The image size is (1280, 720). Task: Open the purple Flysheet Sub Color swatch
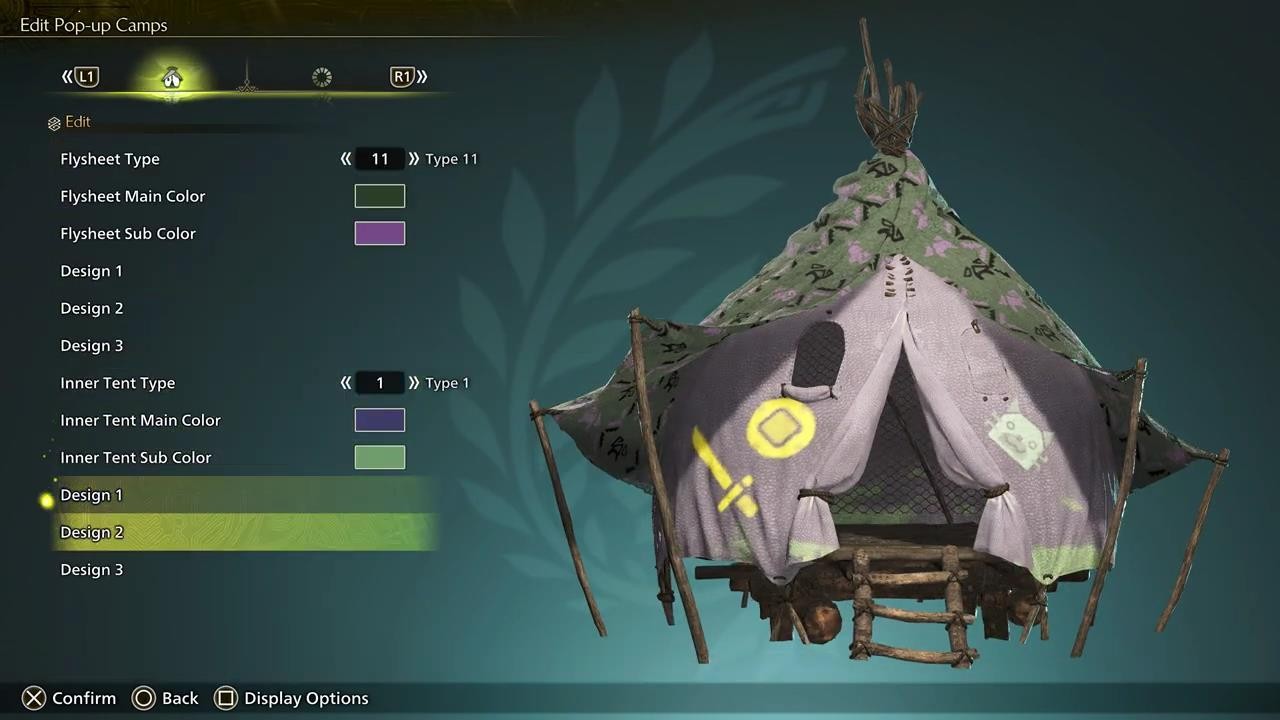tap(380, 233)
